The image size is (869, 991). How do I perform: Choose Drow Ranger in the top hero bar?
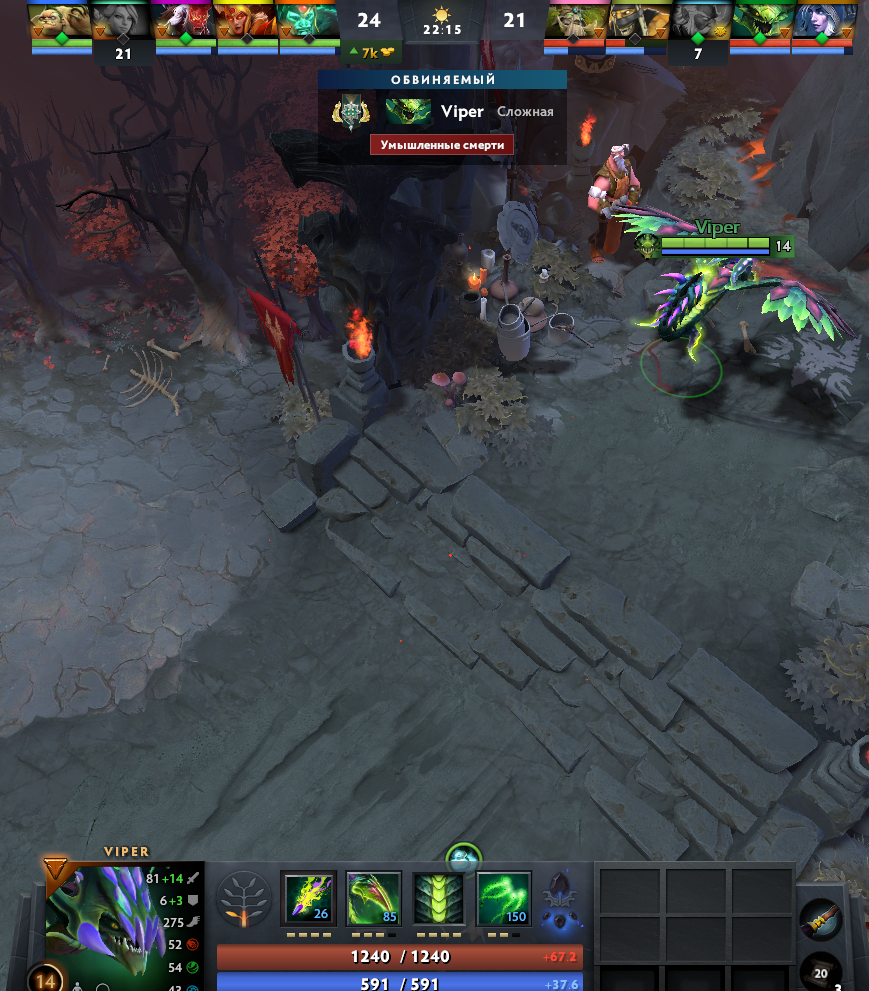[821, 20]
